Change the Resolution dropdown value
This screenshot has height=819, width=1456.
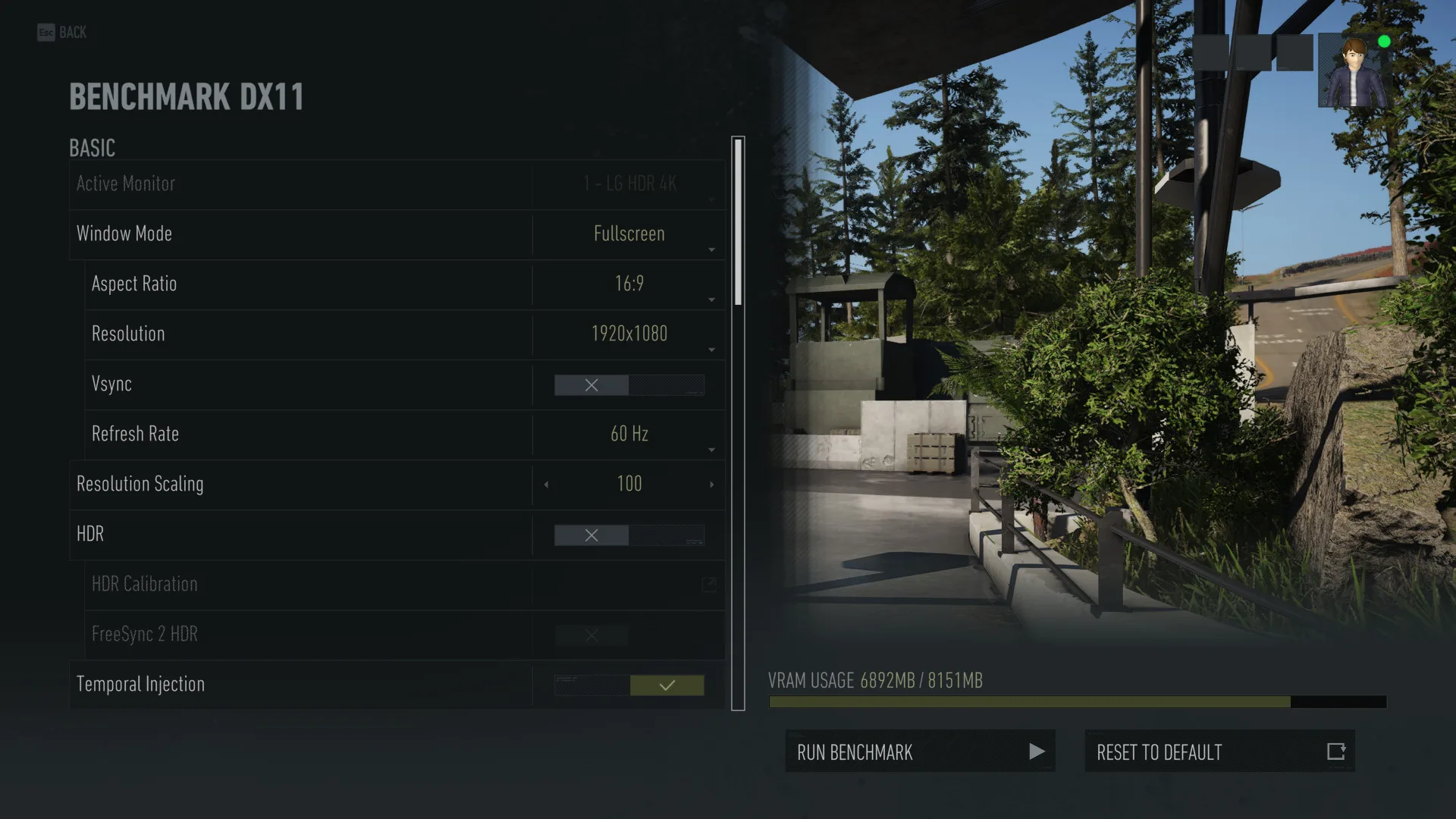point(629,334)
